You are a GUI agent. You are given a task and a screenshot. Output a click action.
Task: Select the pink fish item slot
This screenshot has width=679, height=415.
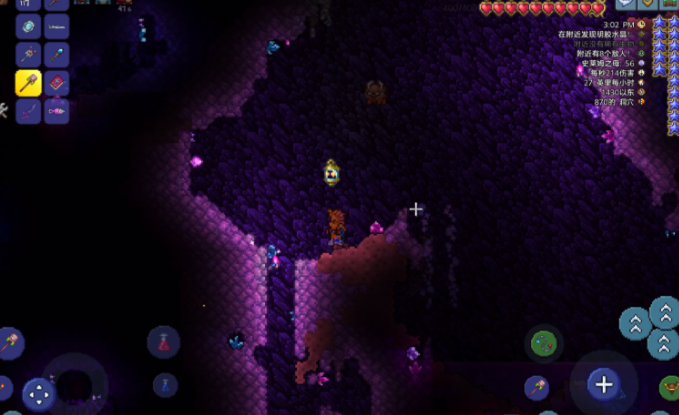[x=57, y=111]
